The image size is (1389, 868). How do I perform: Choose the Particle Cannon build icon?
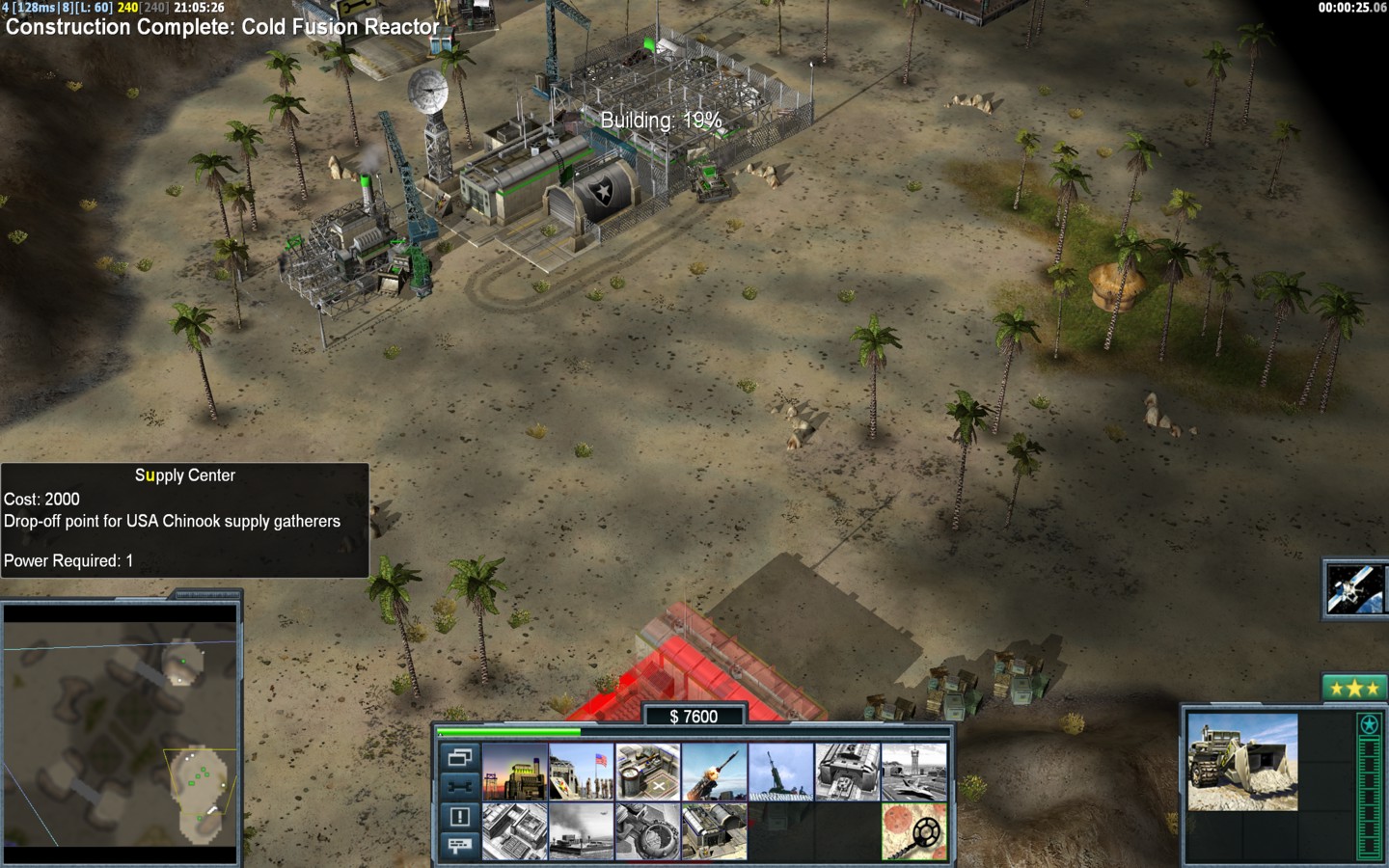[648, 830]
